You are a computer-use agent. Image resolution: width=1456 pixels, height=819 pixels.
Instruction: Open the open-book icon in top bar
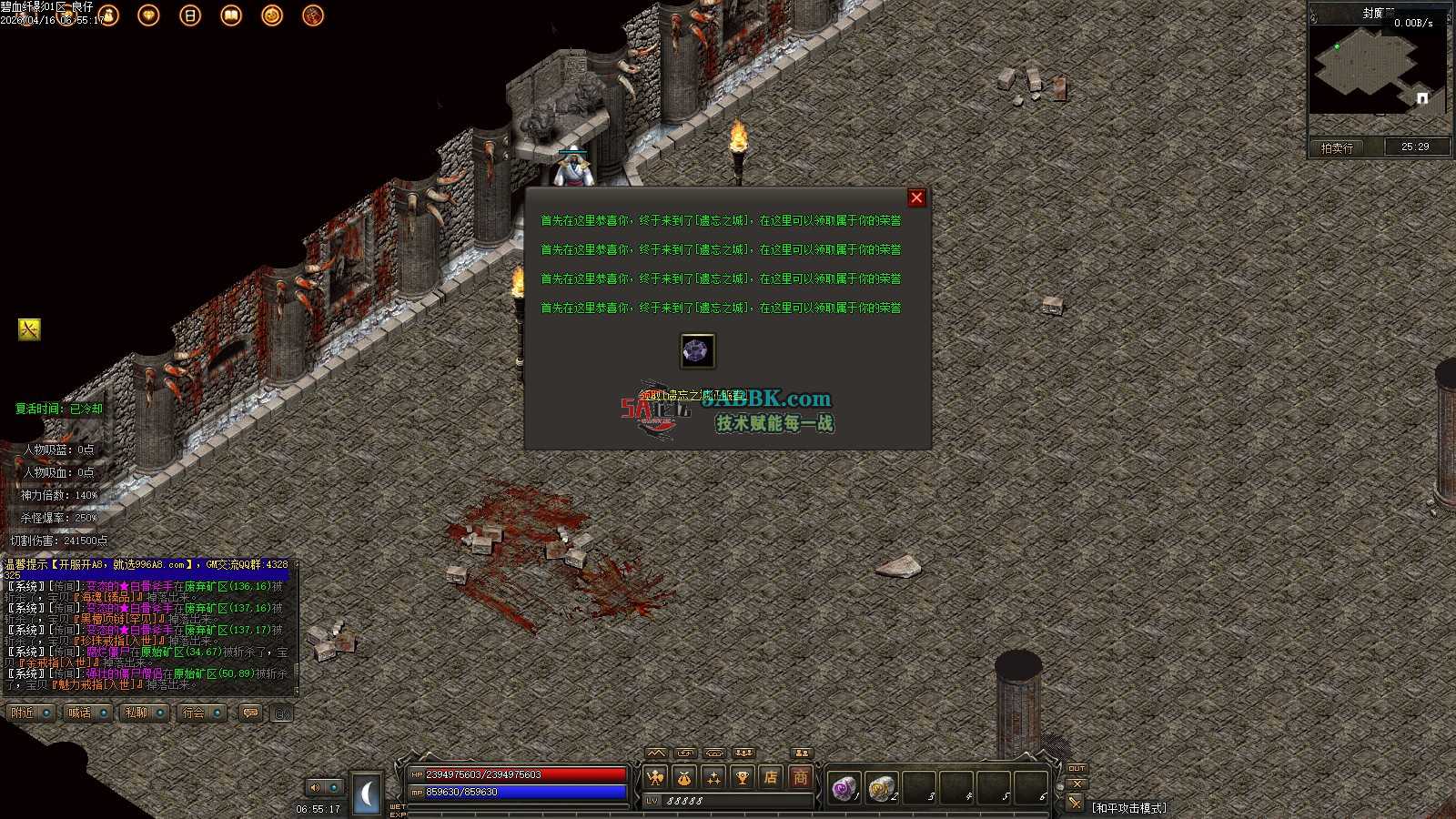[x=231, y=15]
